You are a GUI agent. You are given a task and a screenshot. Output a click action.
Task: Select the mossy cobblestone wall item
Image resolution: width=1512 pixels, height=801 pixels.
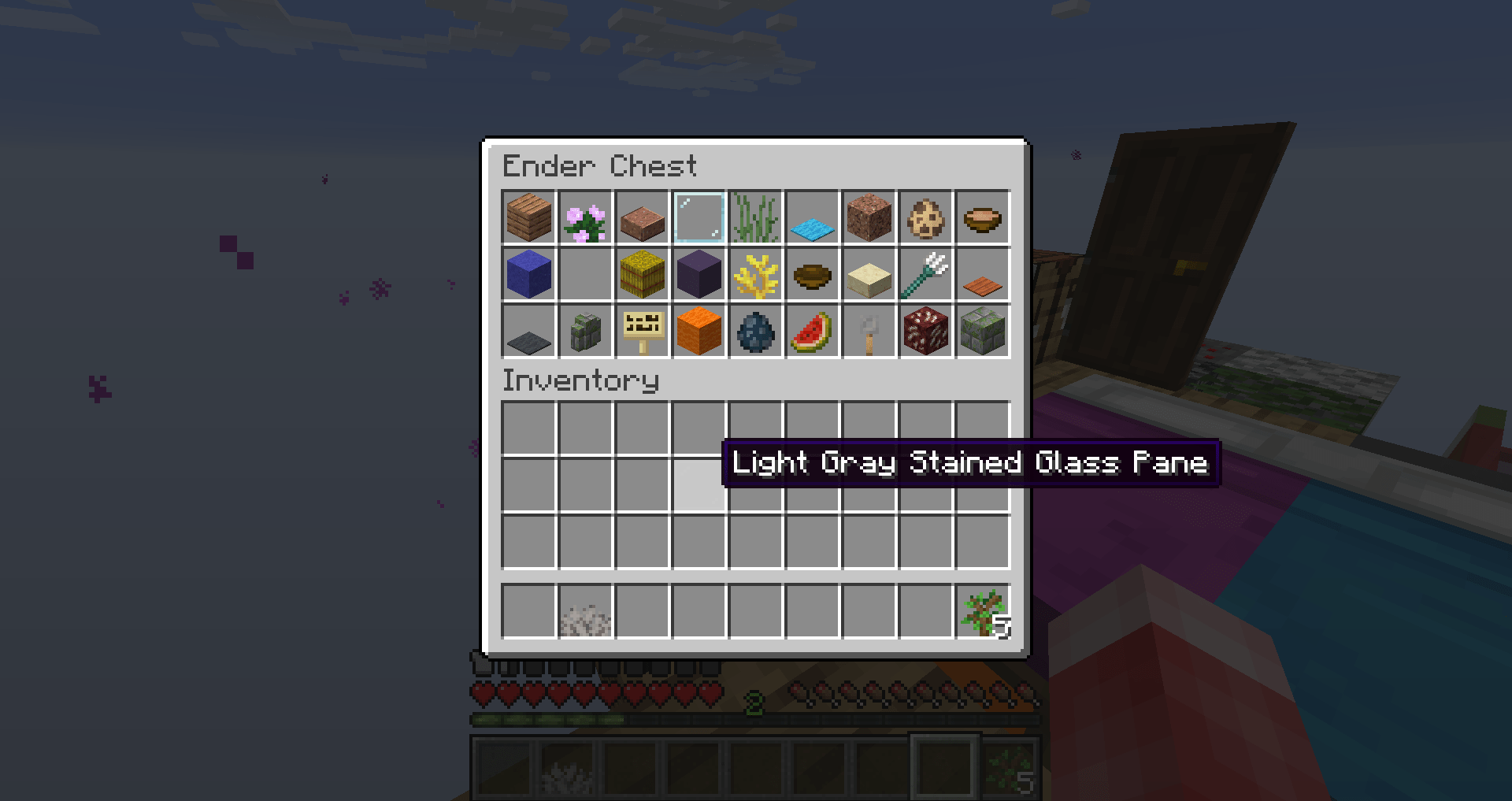pyautogui.click(x=585, y=332)
